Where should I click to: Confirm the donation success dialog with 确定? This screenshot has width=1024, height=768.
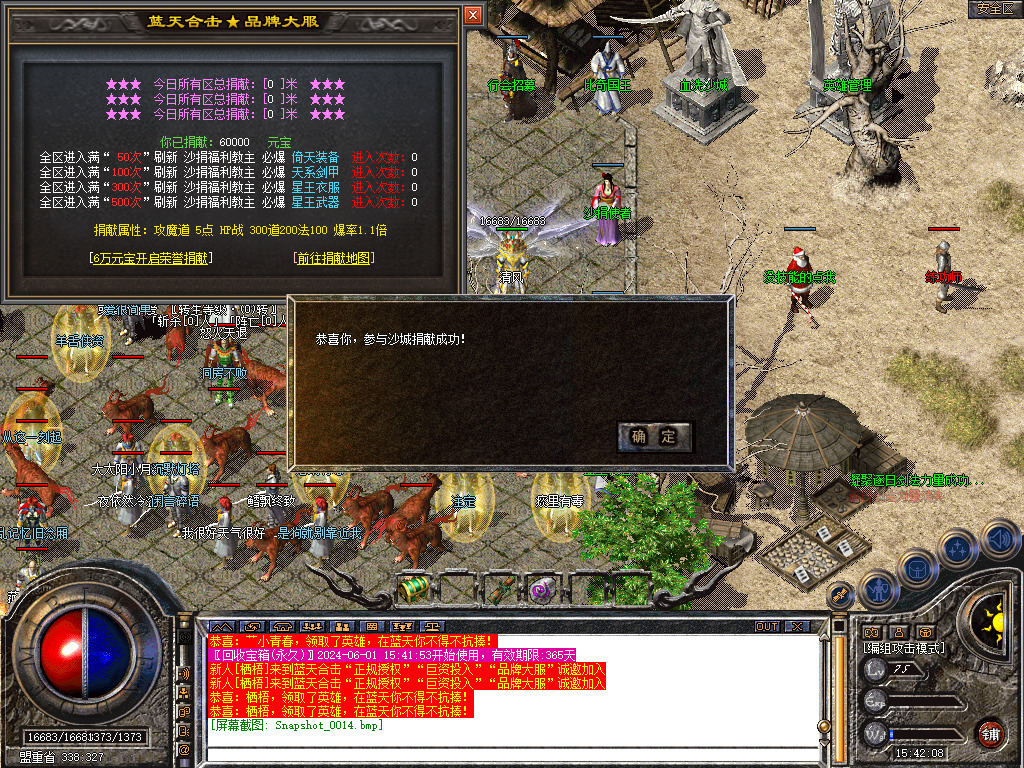(655, 436)
